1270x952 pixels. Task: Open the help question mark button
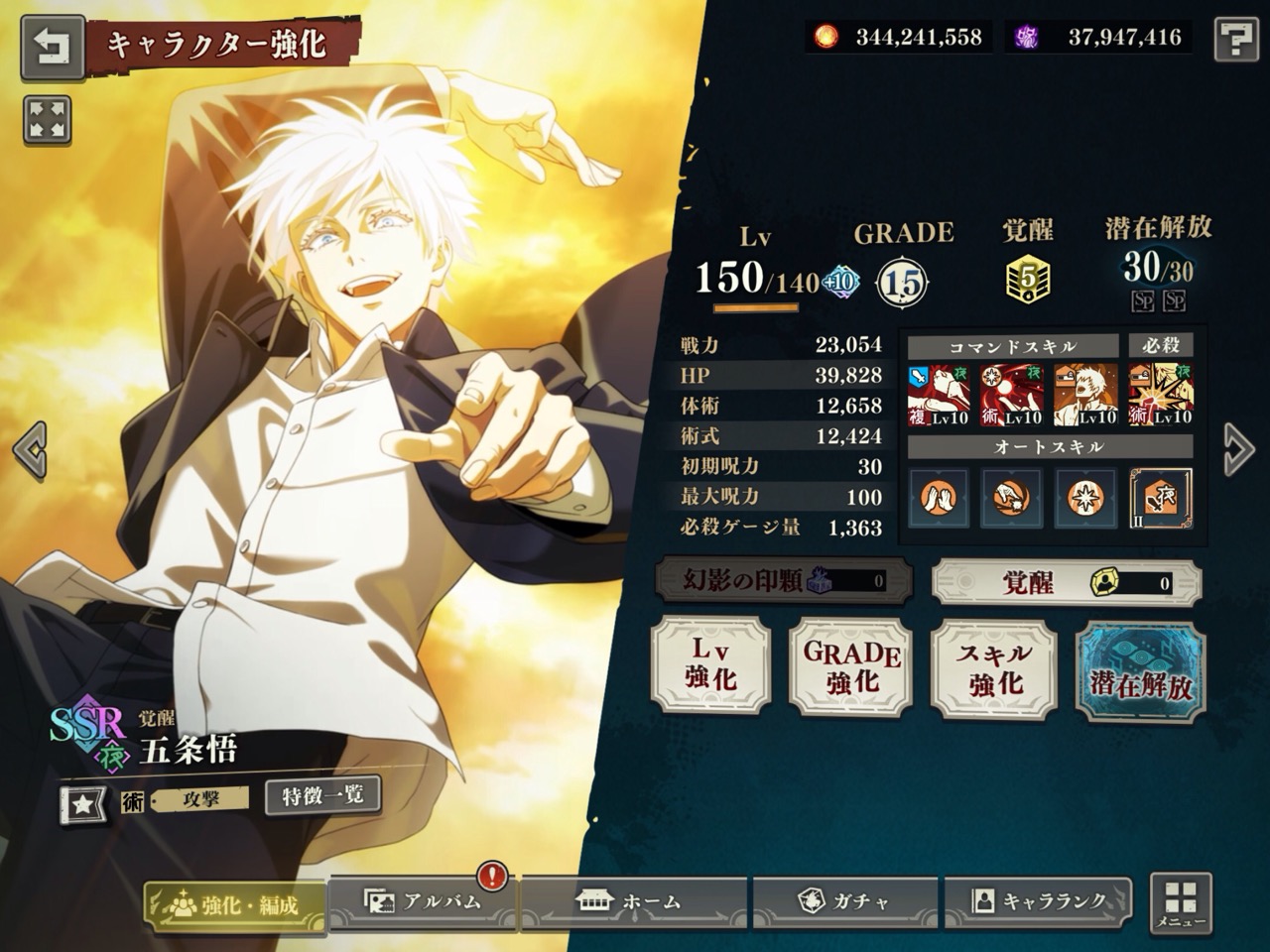coord(1235,41)
